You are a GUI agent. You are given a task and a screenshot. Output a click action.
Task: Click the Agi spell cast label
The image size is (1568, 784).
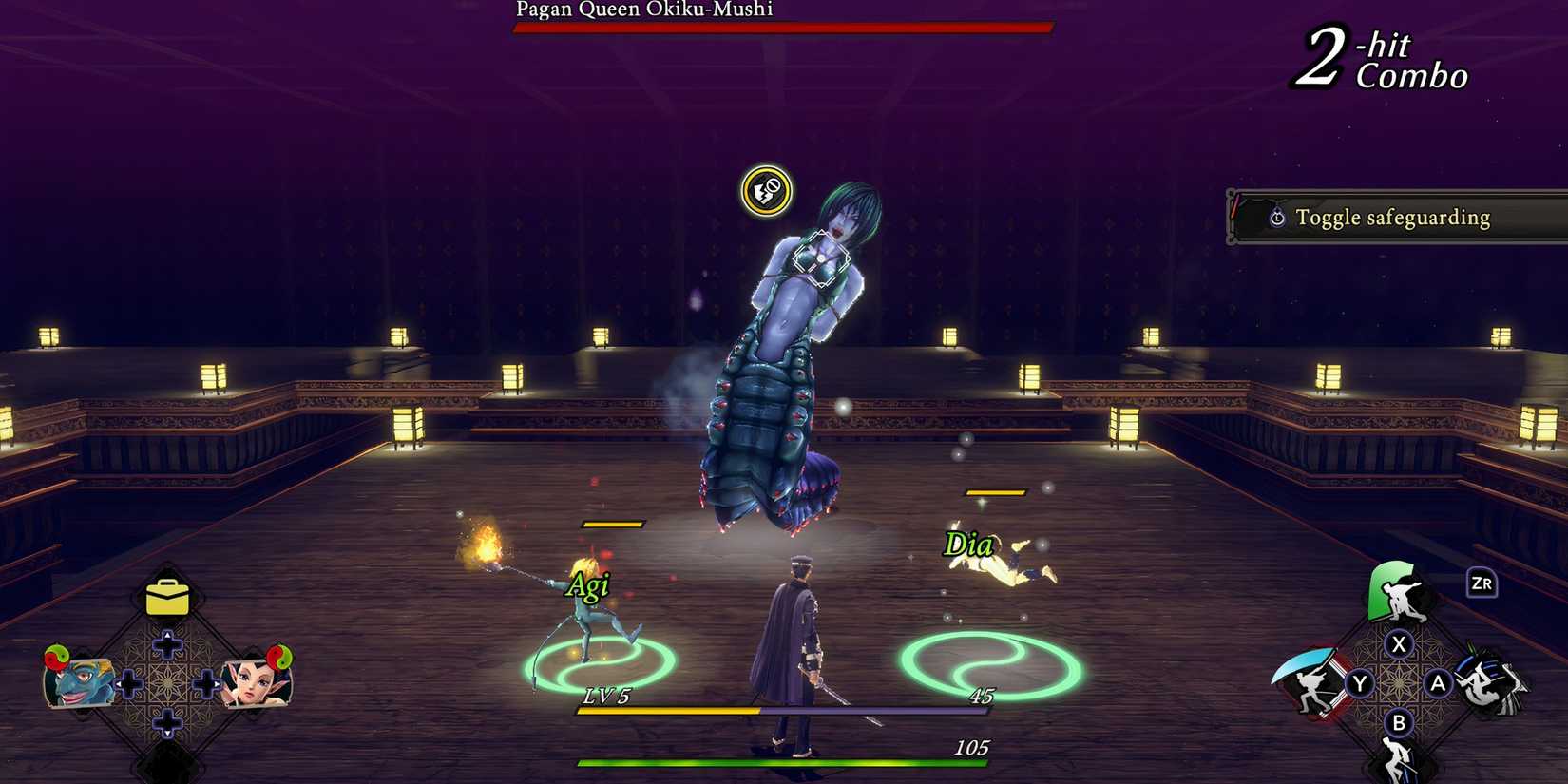pyautogui.click(x=590, y=585)
